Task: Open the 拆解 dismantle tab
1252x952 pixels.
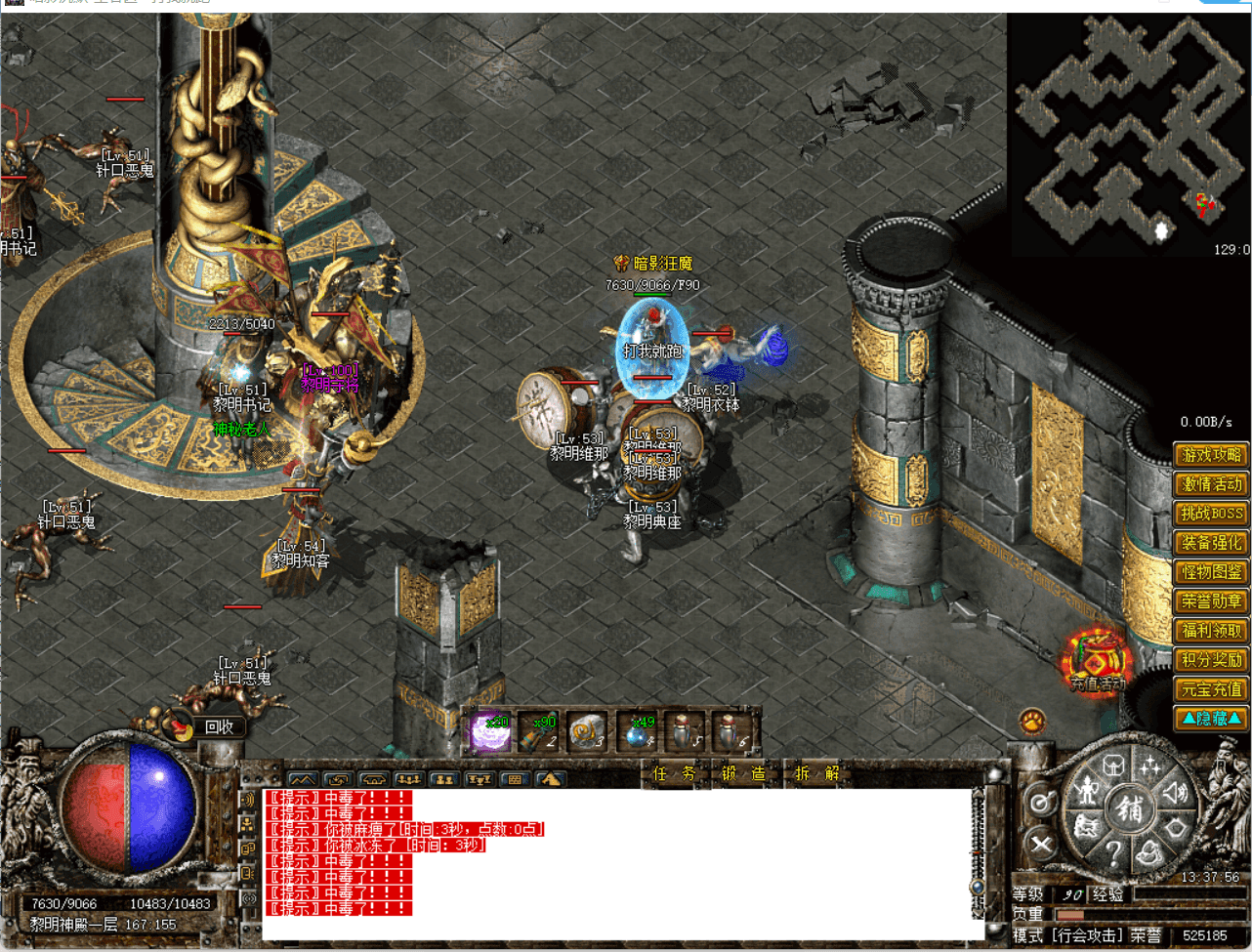Action: [x=816, y=773]
